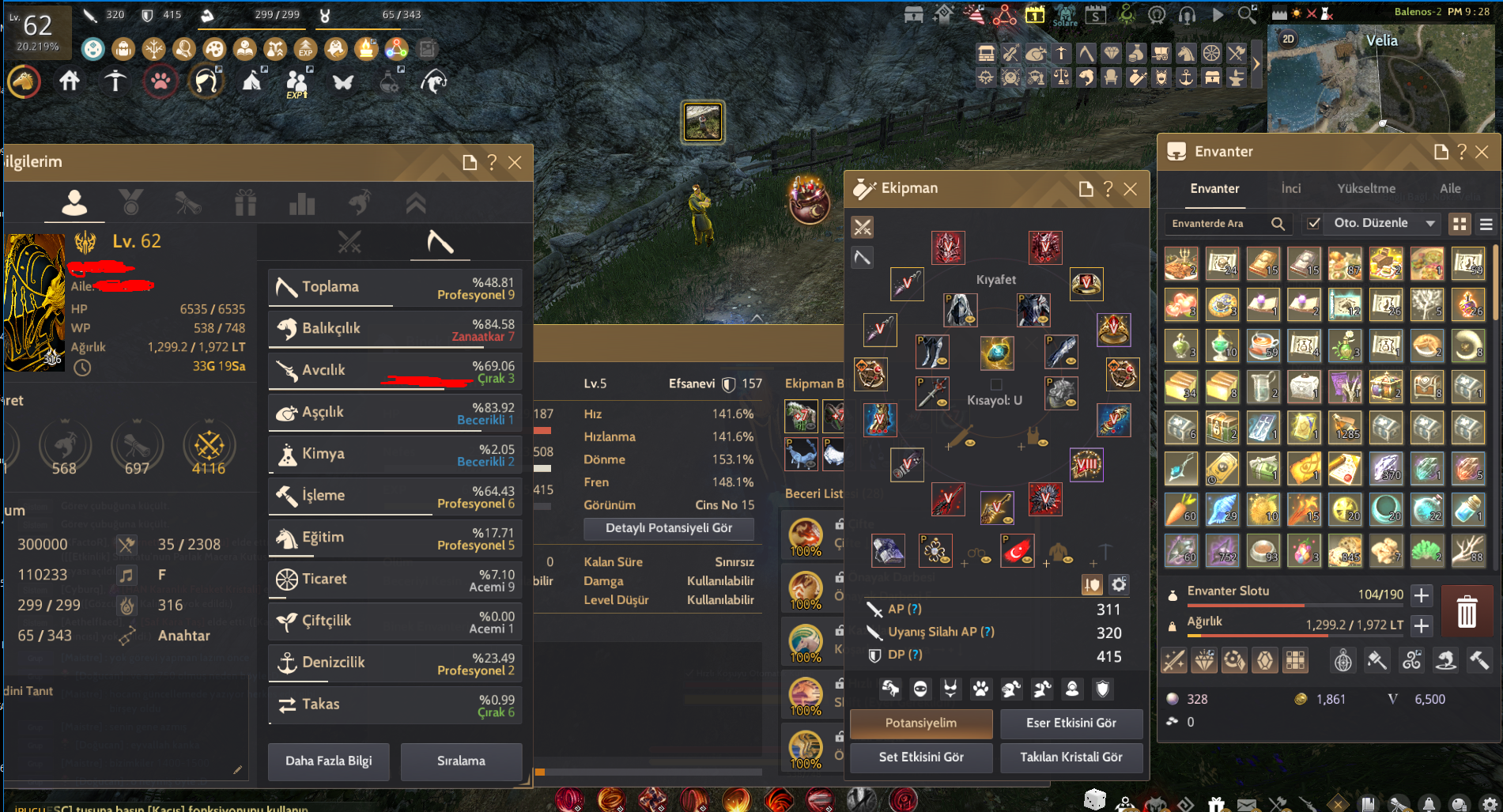Open Daha Fazla Bilgi
This screenshot has height=812, width=1503.
[x=328, y=761]
